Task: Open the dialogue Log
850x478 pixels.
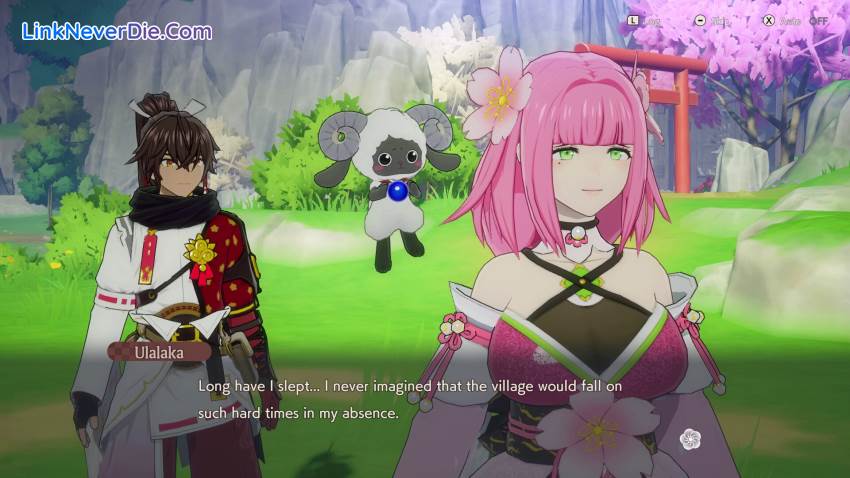Action: (x=645, y=20)
